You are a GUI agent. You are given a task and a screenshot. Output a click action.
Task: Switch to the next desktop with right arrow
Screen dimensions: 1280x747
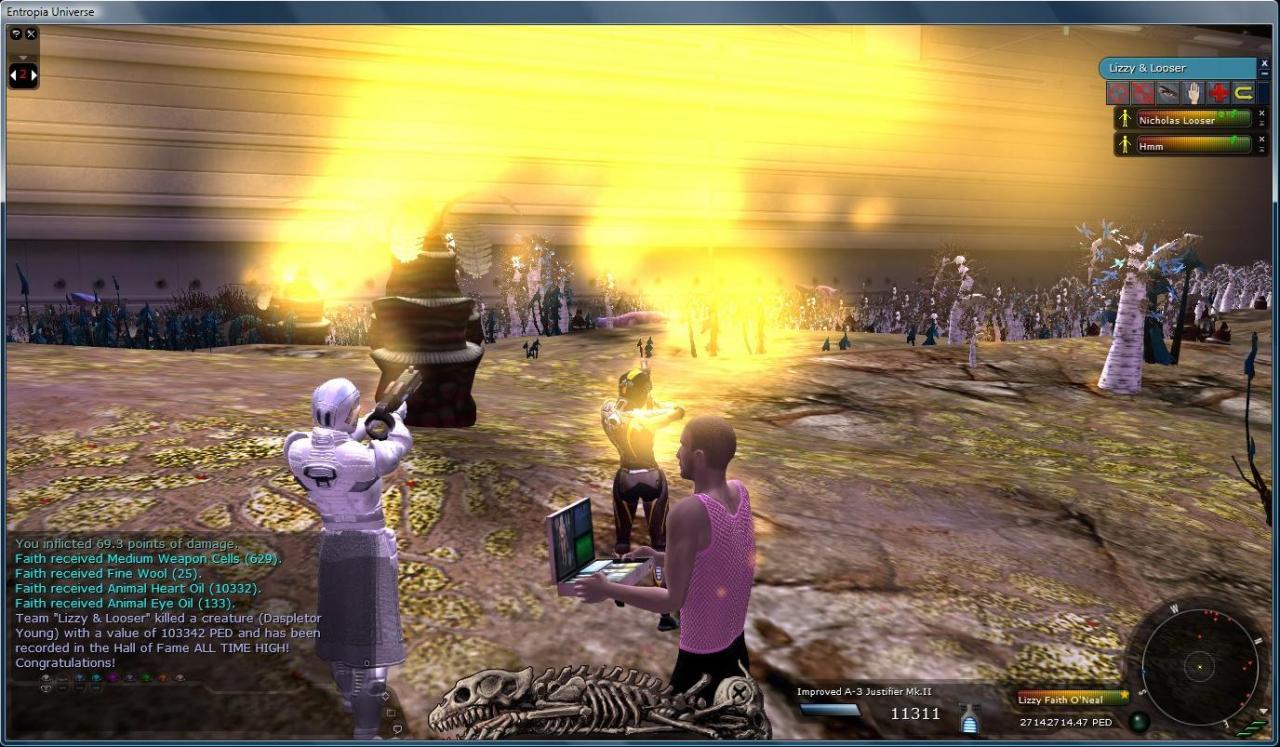click(34, 75)
